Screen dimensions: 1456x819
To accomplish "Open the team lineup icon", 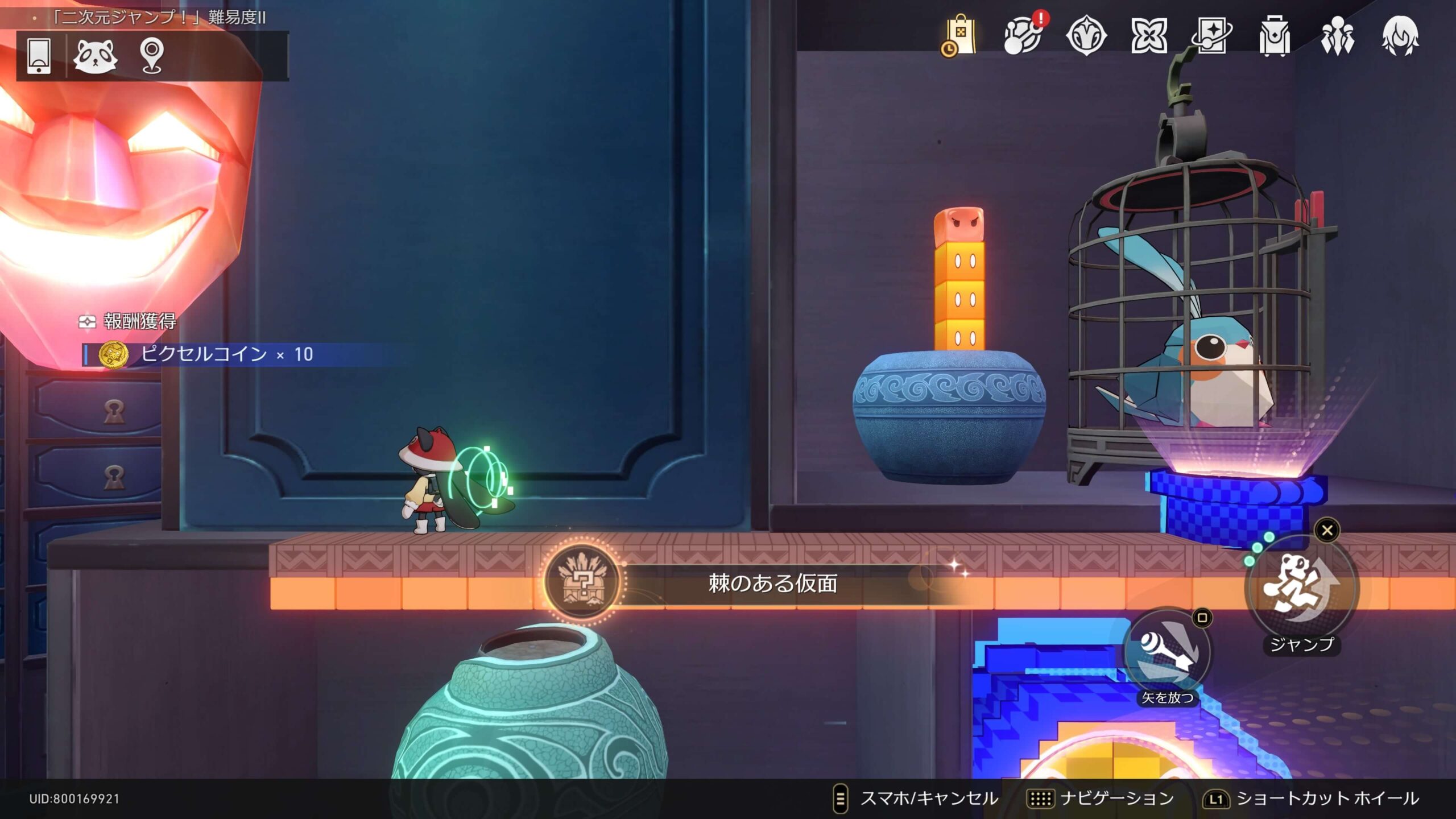I will (1337, 35).
